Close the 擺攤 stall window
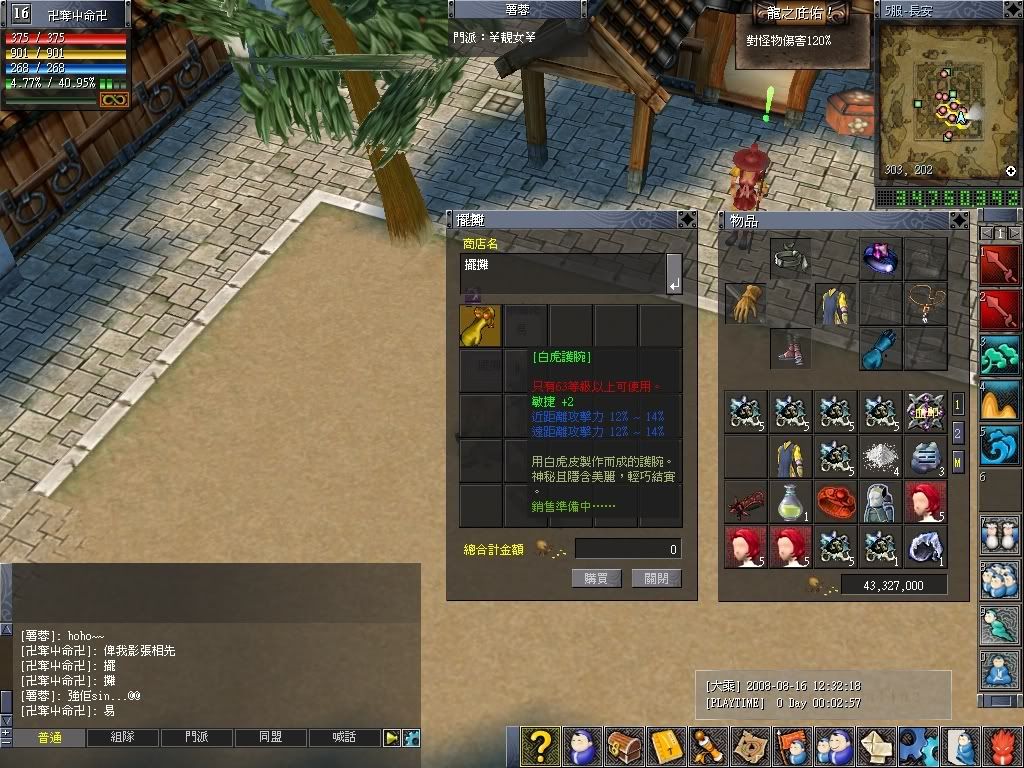1024x768 pixels. coord(686,220)
